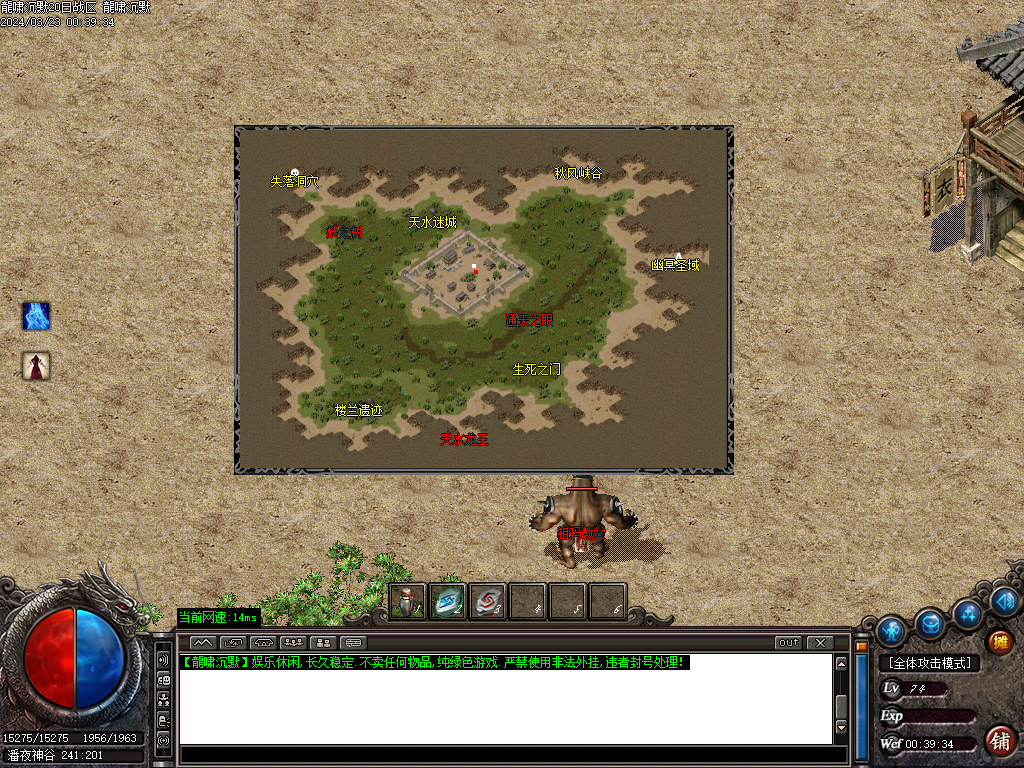This screenshot has height=768, width=1024.
Task: Select the 楼兰遗迹 location on the map
Action: point(358,410)
